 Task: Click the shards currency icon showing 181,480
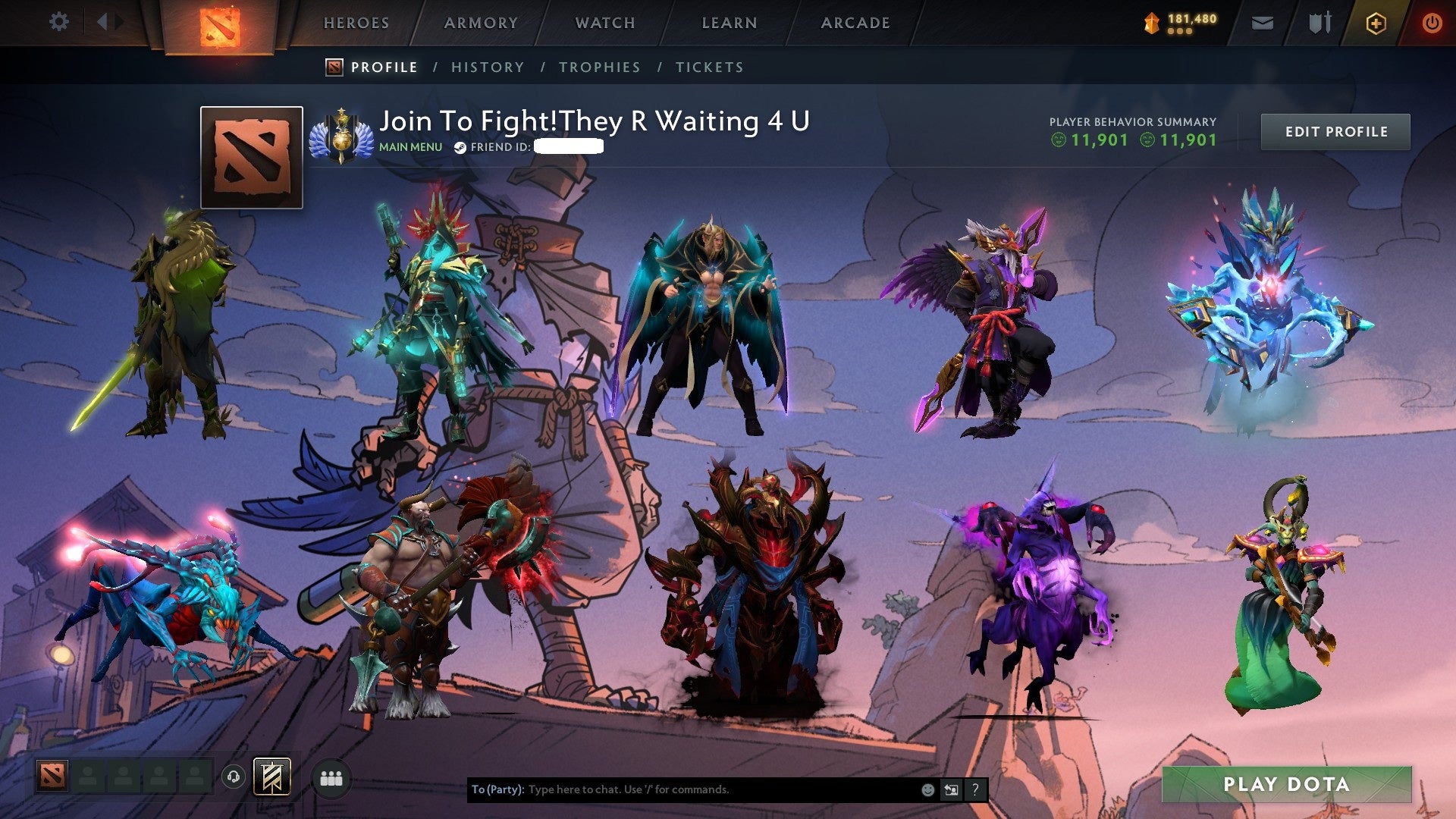[1150, 22]
